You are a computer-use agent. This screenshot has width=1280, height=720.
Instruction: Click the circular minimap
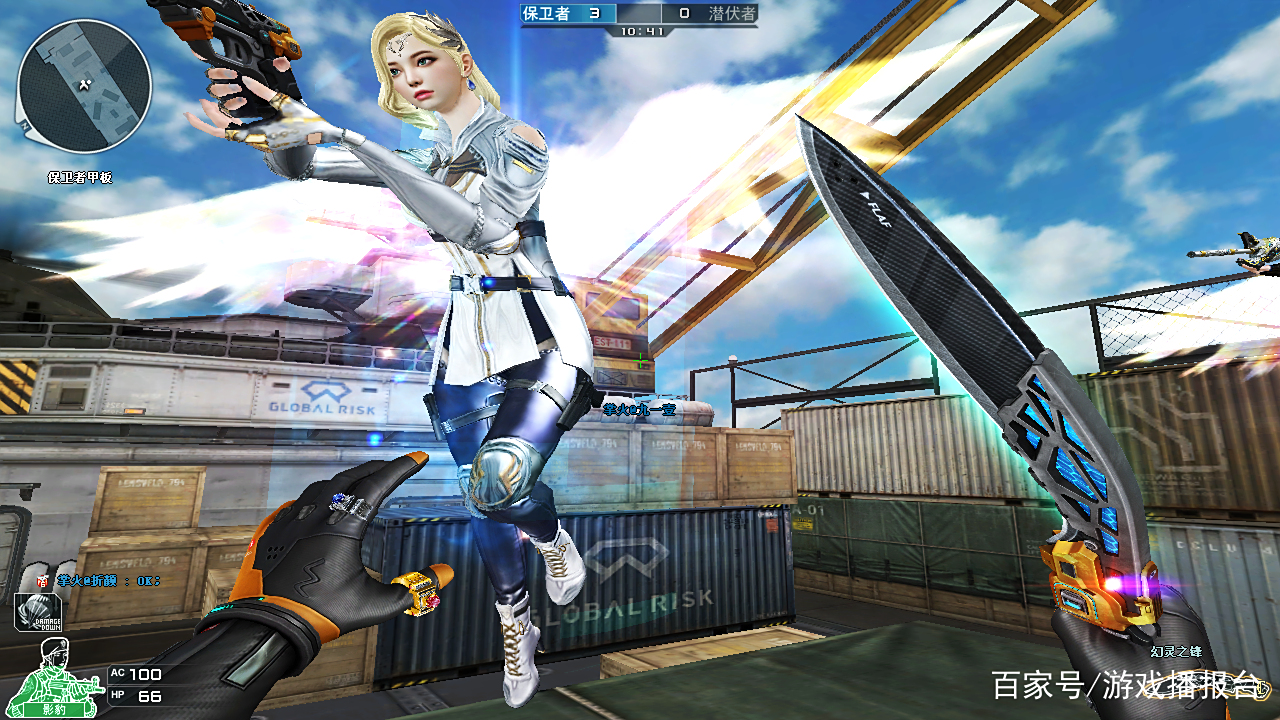coord(84,86)
